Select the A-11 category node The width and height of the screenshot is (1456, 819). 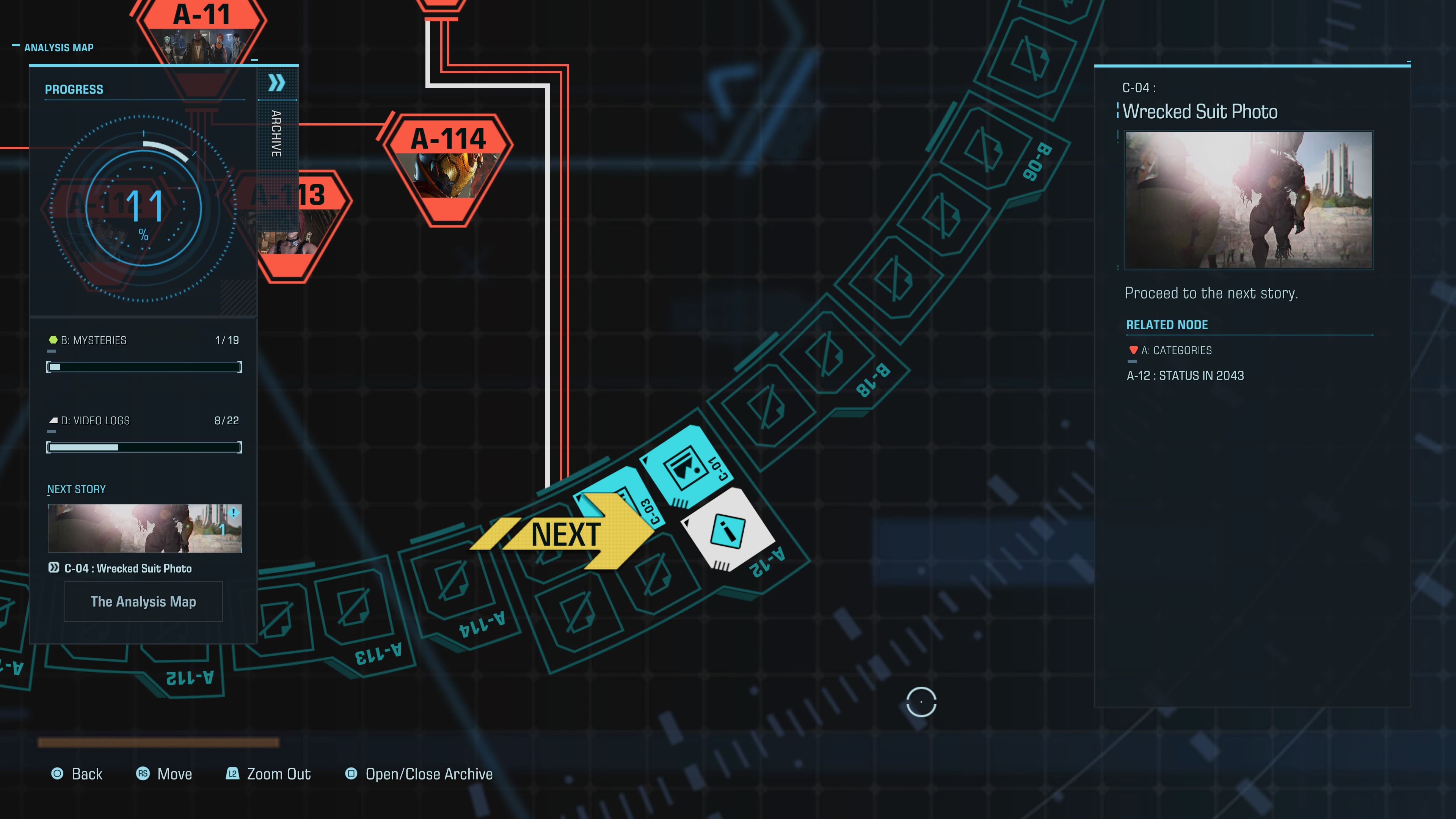(202, 31)
